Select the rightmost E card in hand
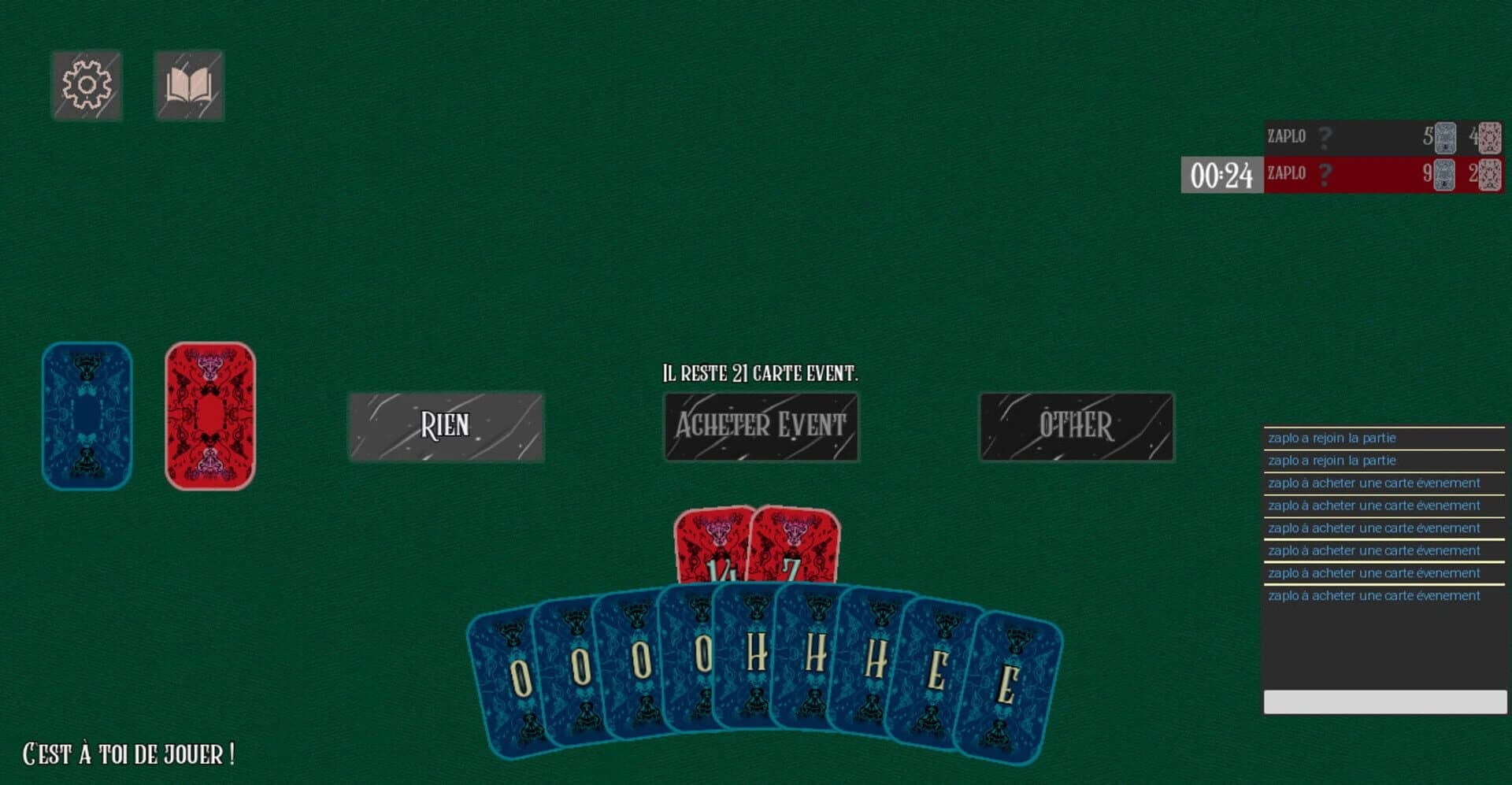Viewport: 1512px width, 785px height. pyautogui.click(x=1012, y=681)
